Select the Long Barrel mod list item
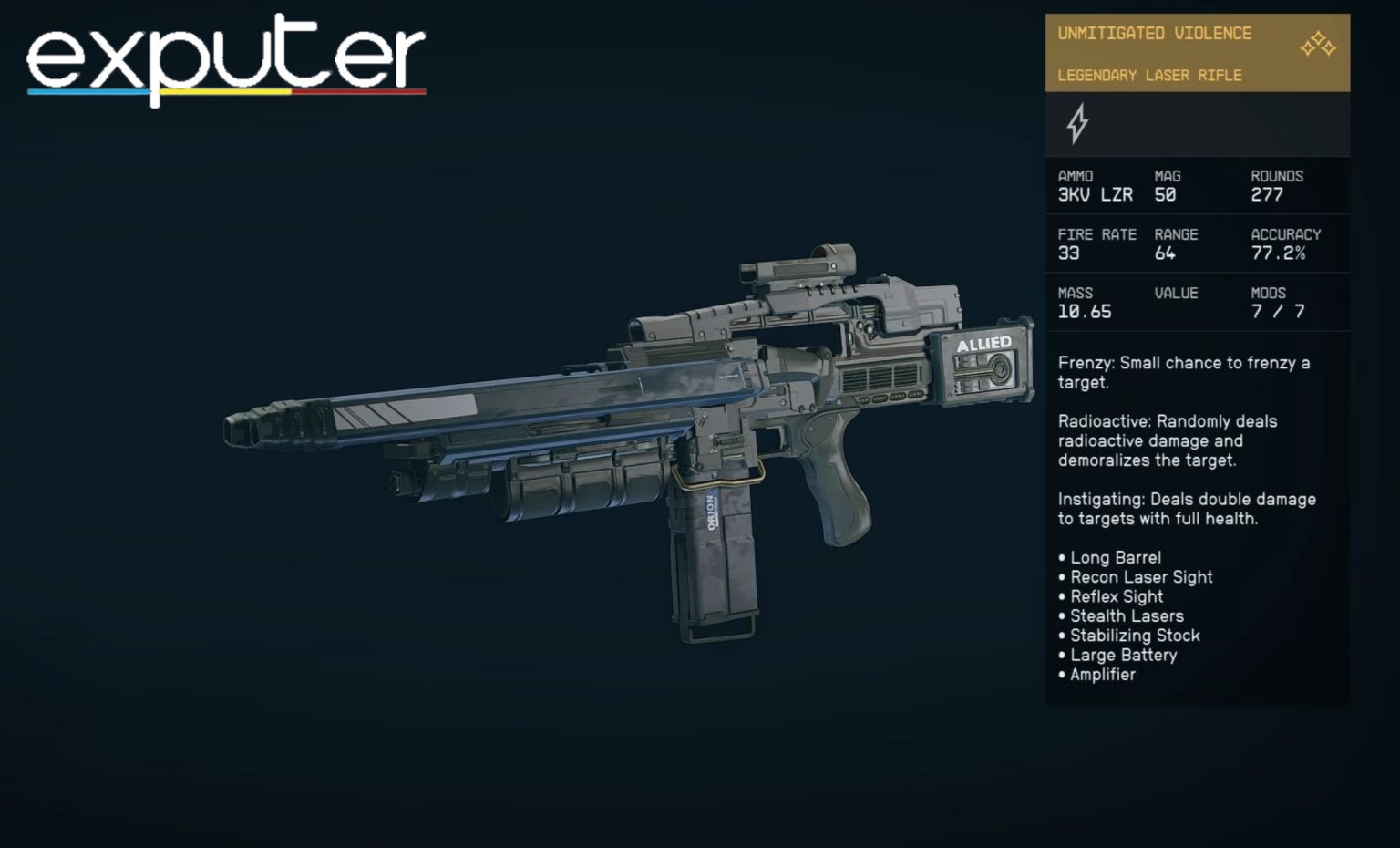The image size is (1400, 848). (1114, 557)
